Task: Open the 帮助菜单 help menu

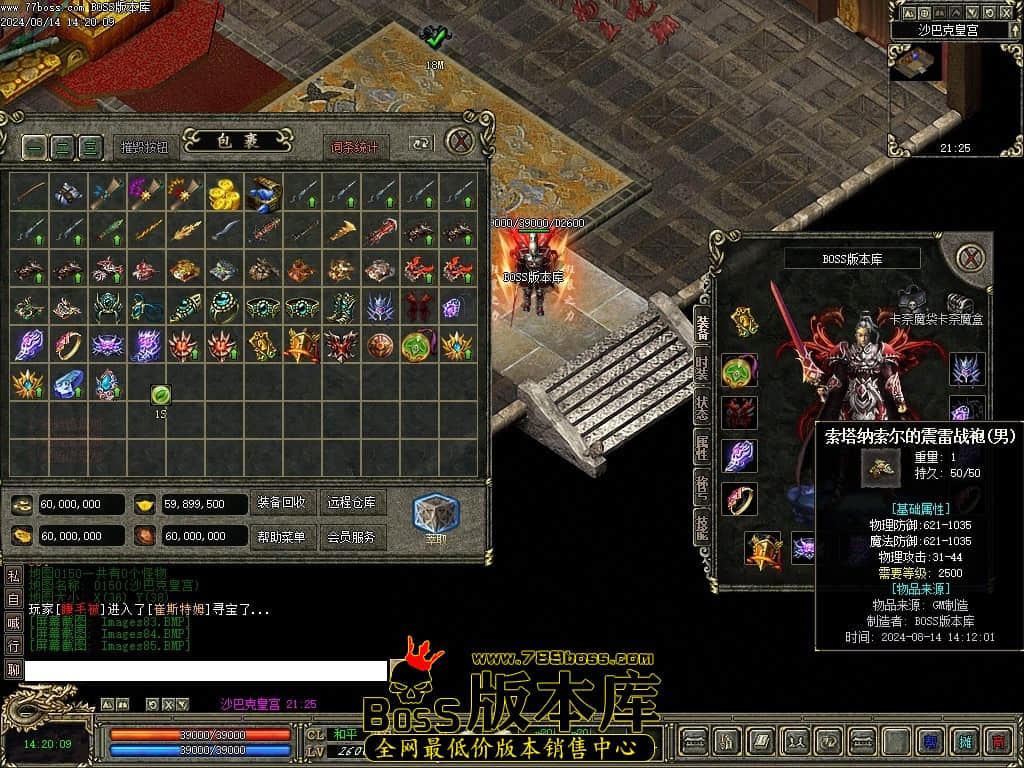Action: [282, 537]
